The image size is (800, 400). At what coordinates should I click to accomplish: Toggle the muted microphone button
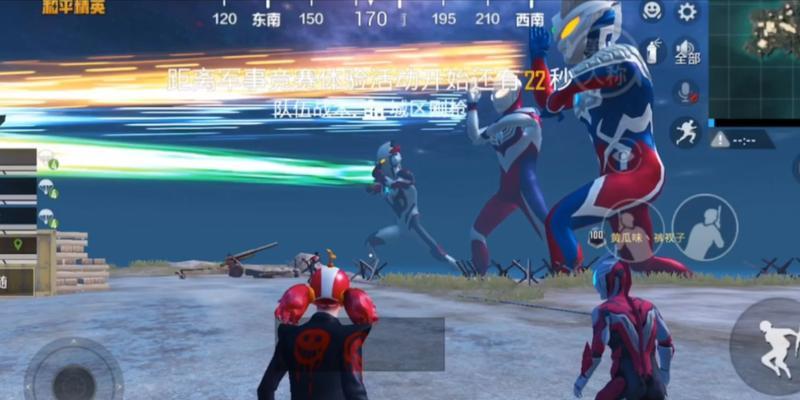click(686, 92)
